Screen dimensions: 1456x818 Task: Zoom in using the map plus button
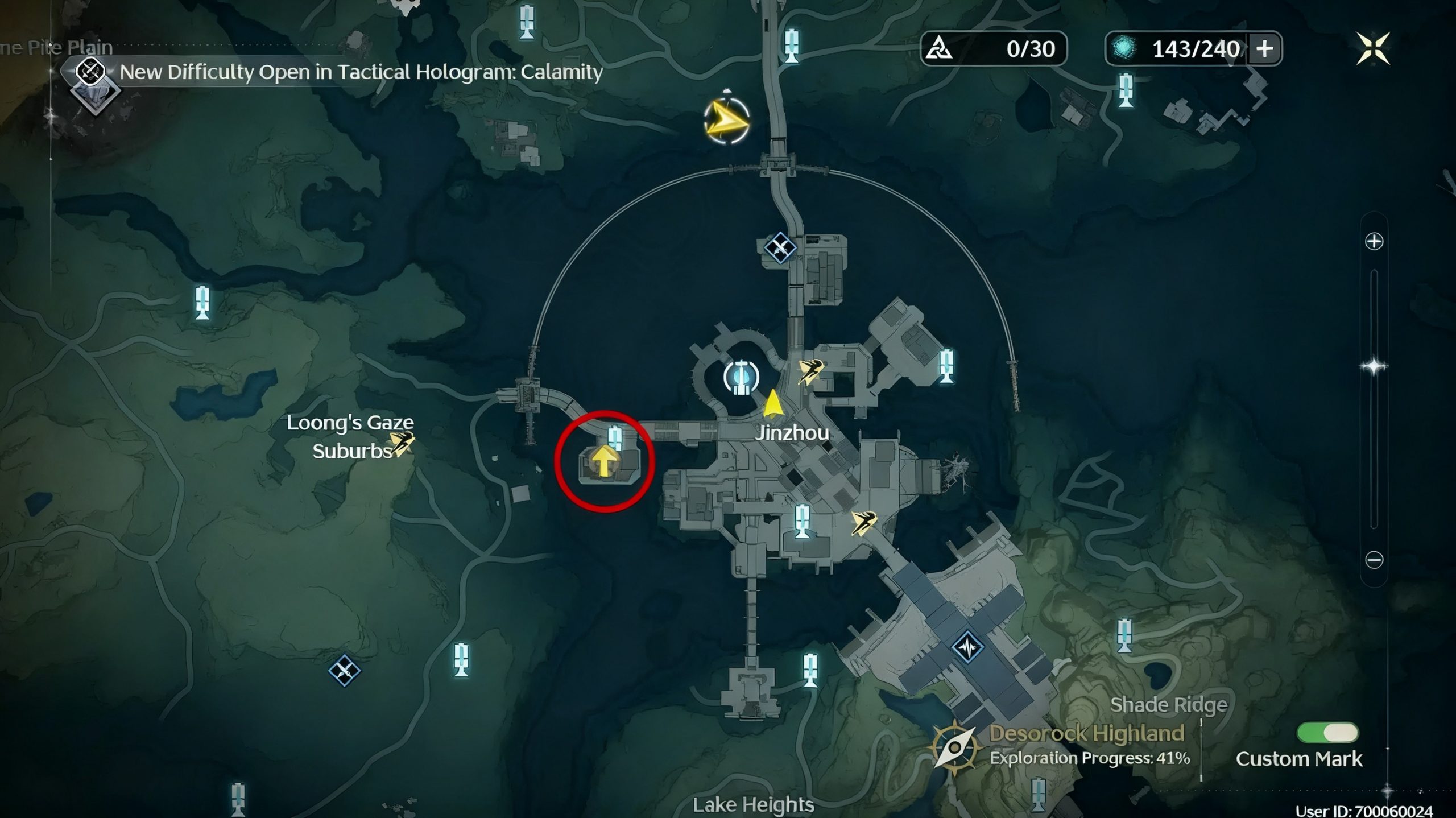[x=1374, y=242]
